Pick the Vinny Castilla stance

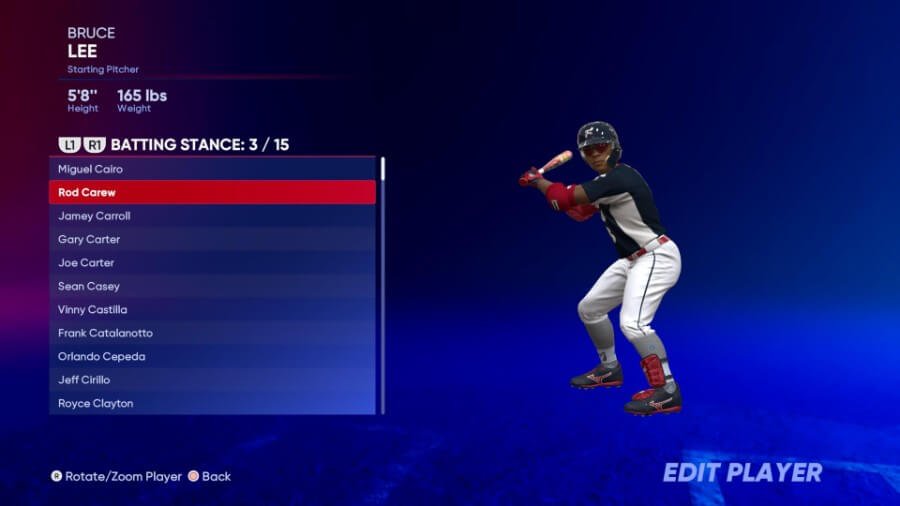pyautogui.click(x=212, y=310)
